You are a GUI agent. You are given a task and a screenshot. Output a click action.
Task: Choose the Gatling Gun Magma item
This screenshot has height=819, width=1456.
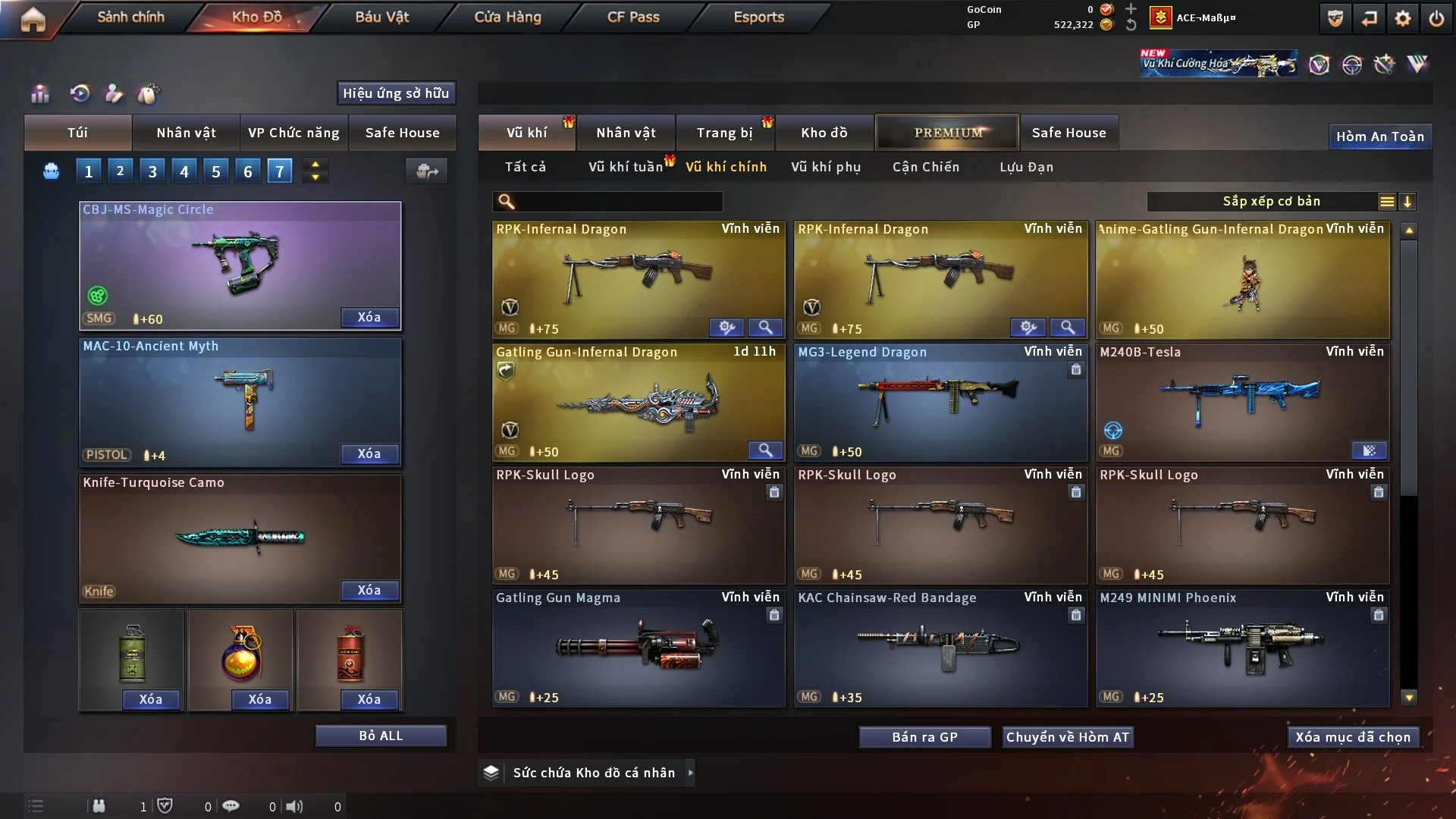pos(638,648)
